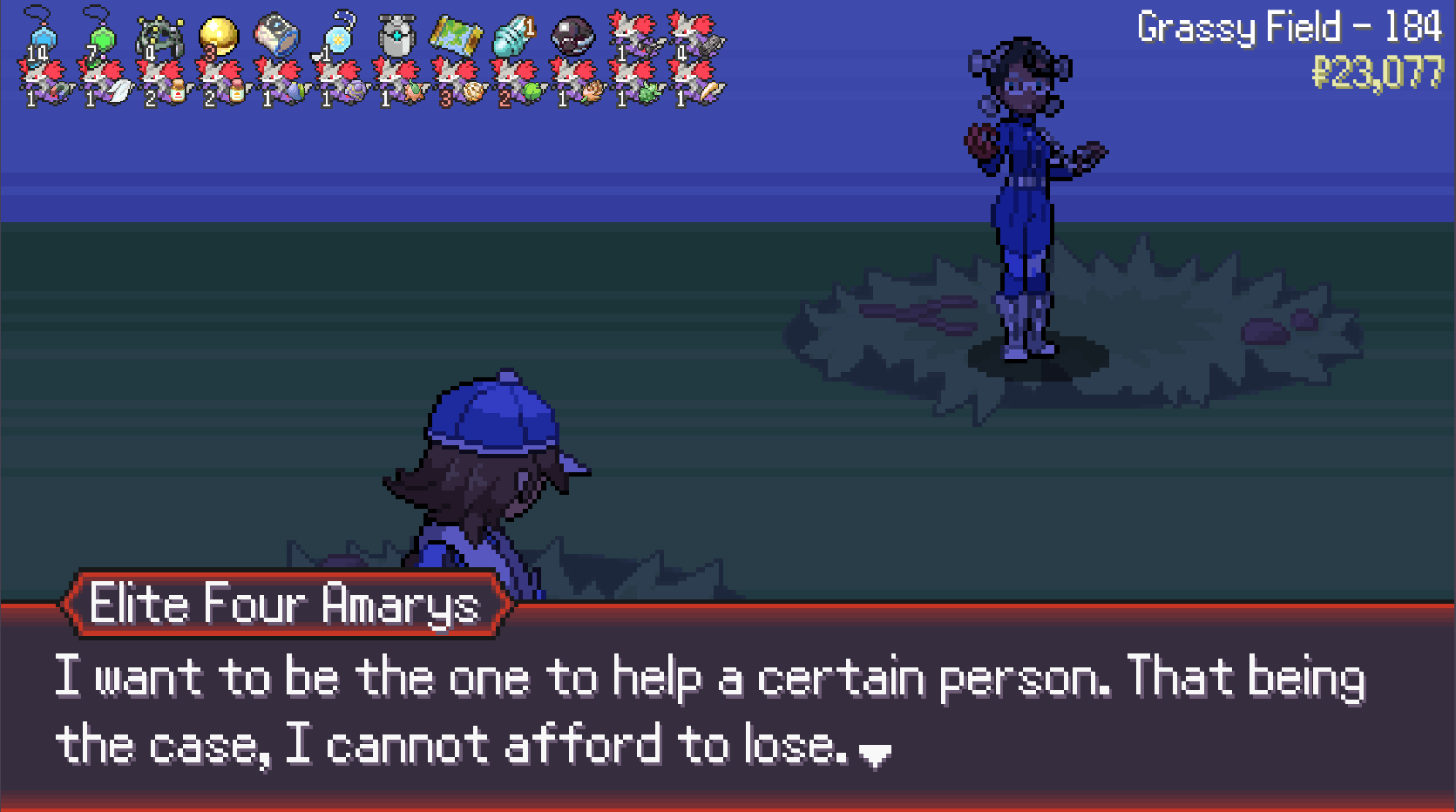Advance dialogue with the continue arrow
Image resolution: width=1456 pixels, height=812 pixels.
pos(875,754)
